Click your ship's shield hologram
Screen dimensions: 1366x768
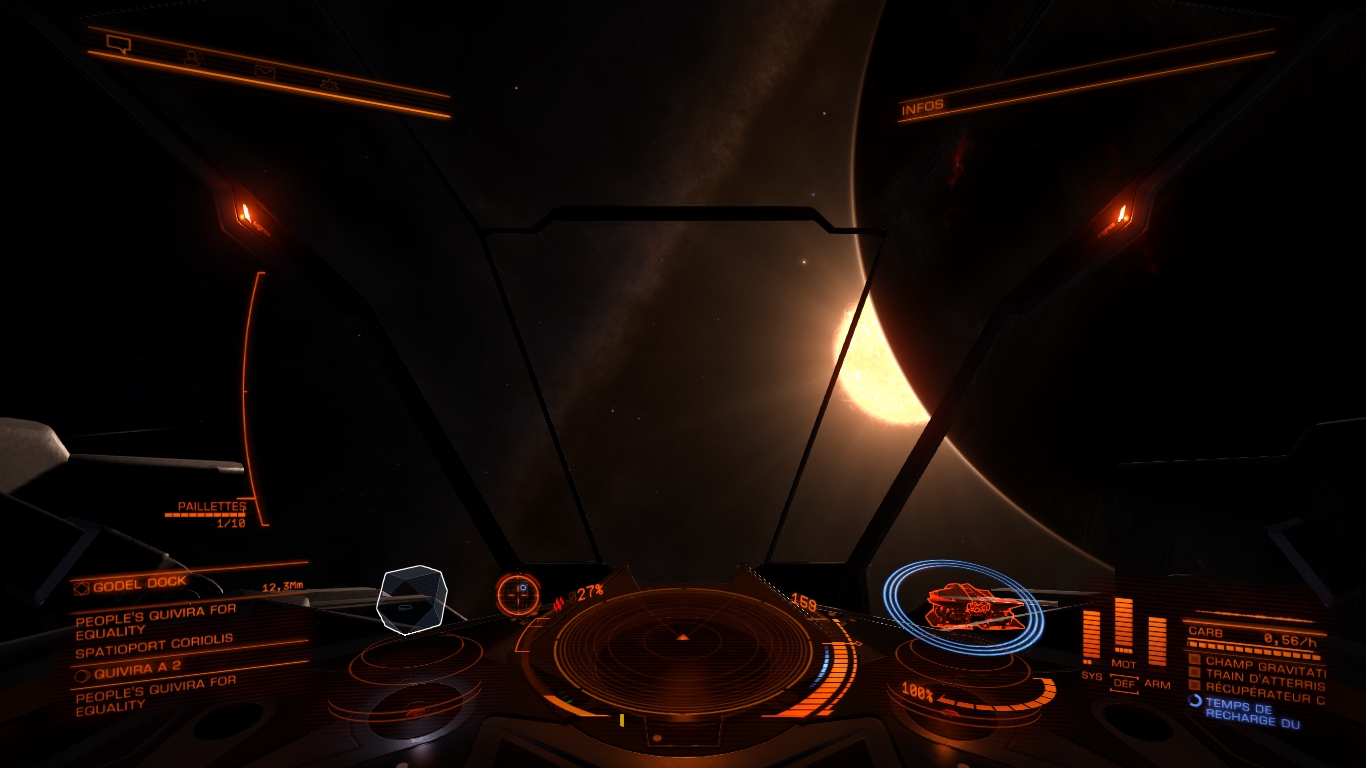(964, 606)
